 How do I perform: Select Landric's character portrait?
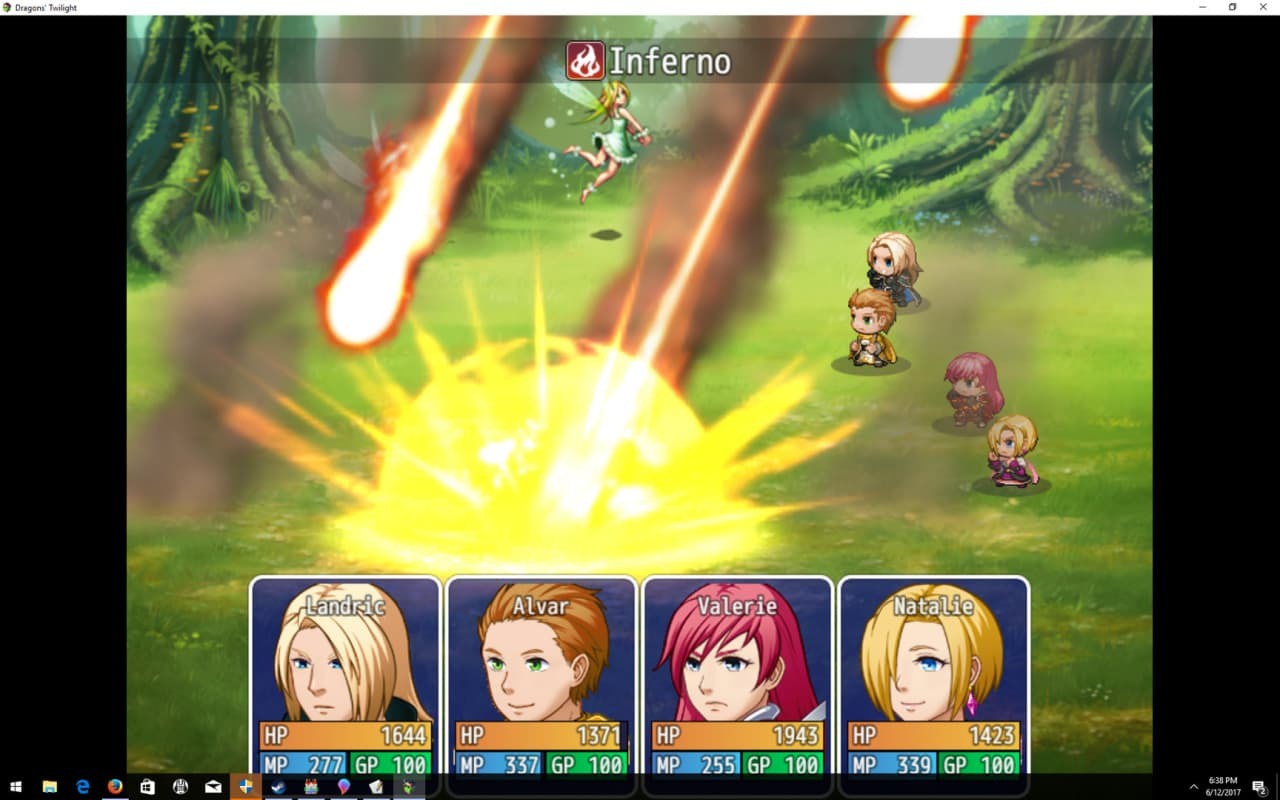click(343, 665)
